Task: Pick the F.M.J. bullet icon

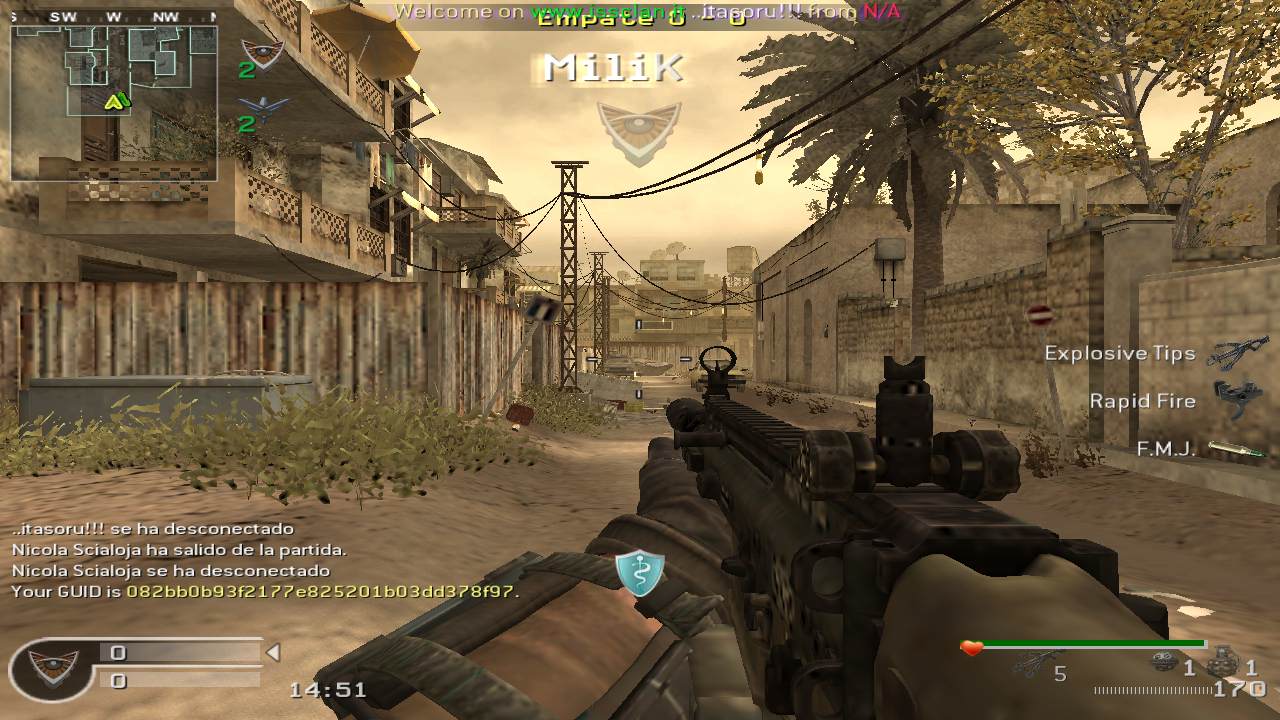Action: pos(1237,450)
